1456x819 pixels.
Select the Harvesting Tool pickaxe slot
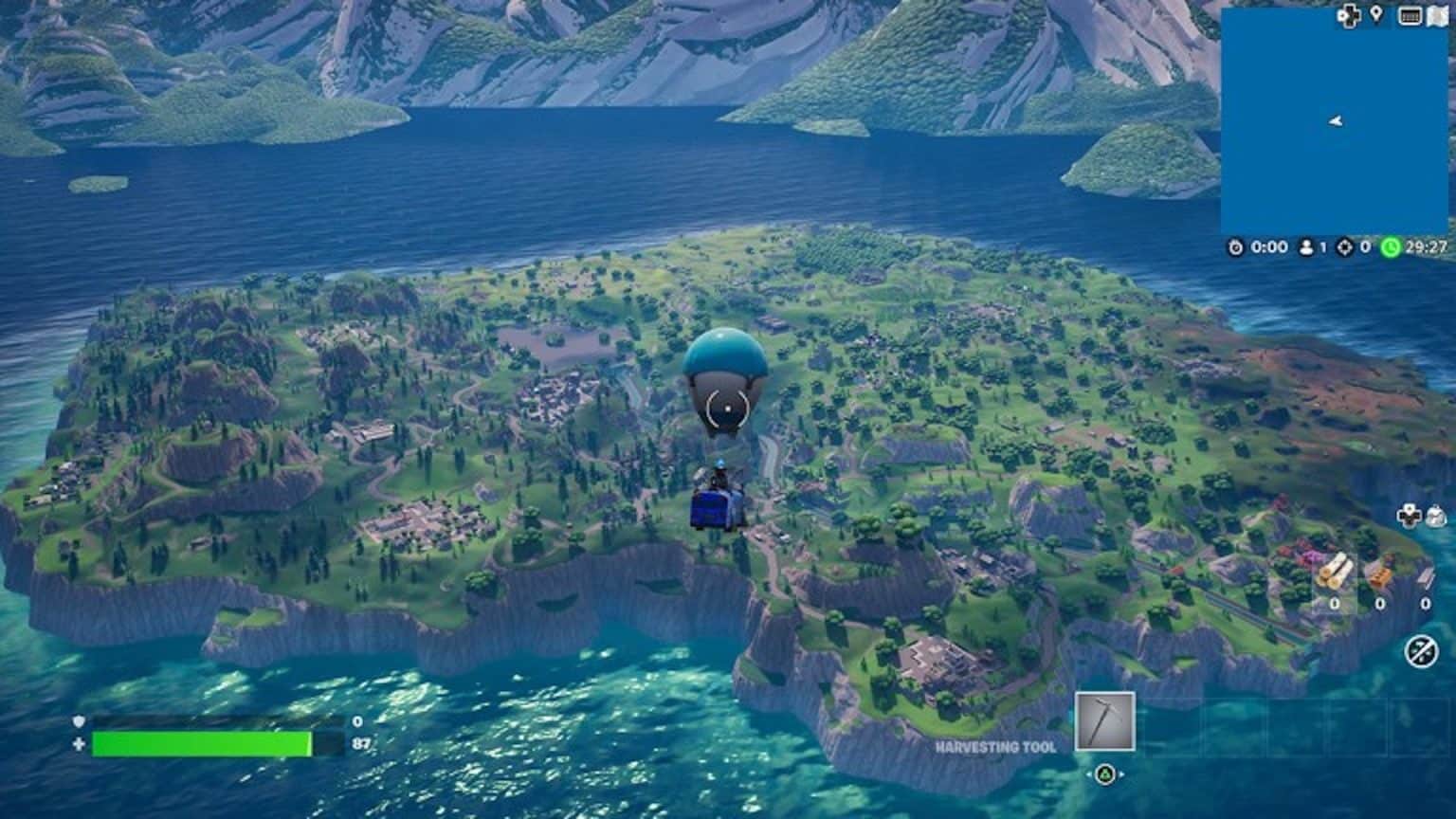pyautogui.click(x=1105, y=721)
